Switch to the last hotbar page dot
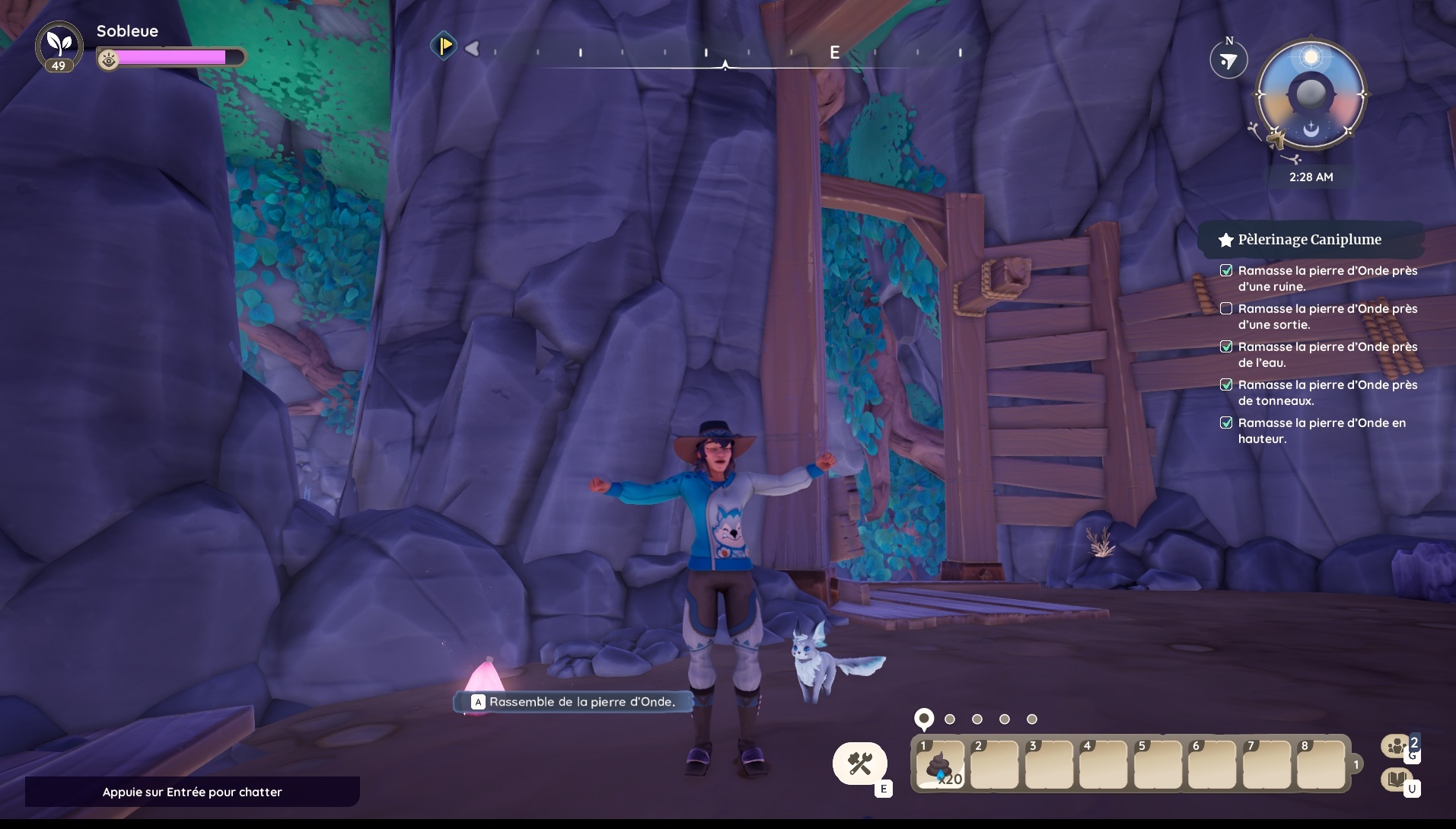The width and height of the screenshot is (1456, 829). (1032, 719)
